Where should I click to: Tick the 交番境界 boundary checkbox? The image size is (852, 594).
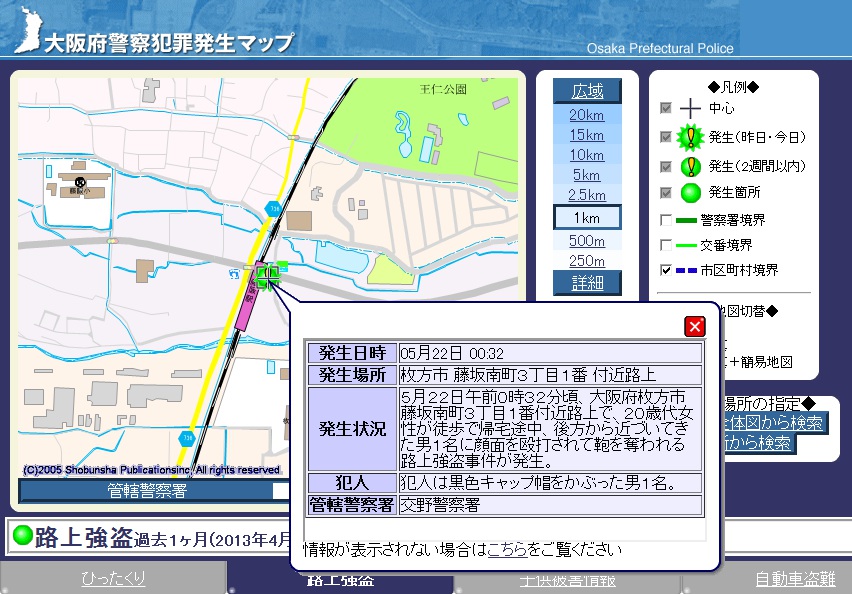click(x=666, y=245)
